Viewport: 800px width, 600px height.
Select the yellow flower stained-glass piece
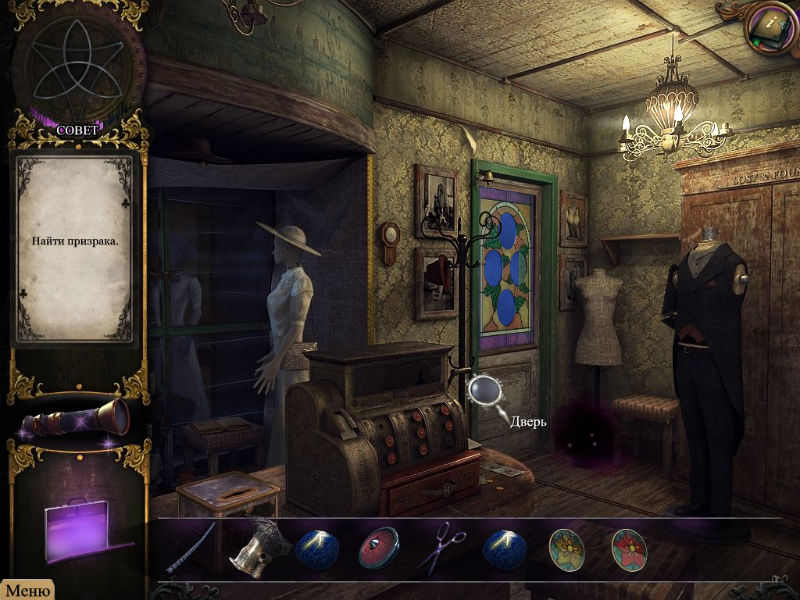567,548
